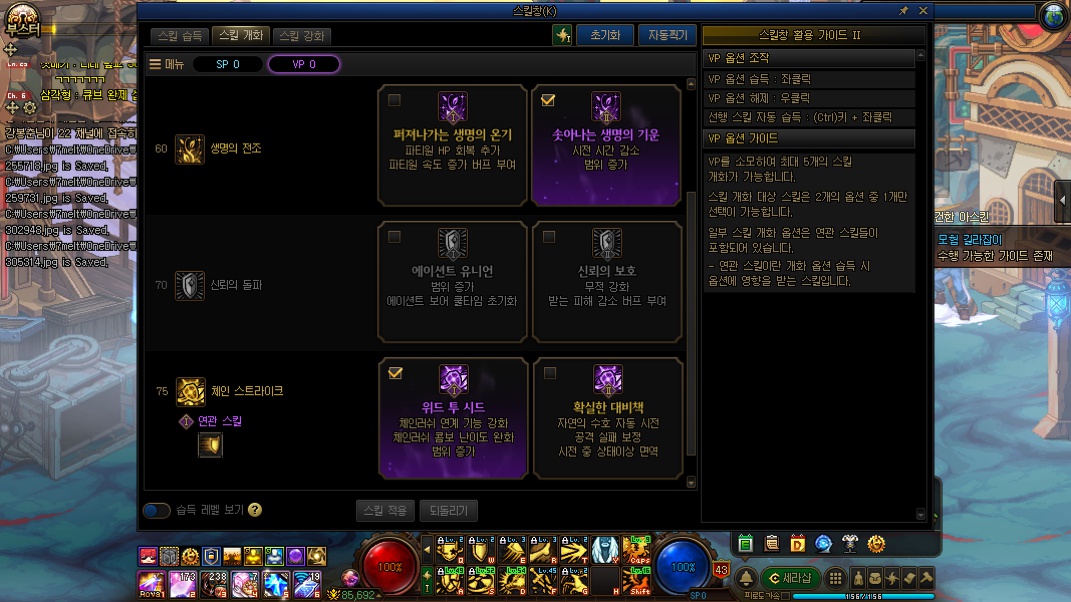Close the skill window with the X

click(x=922, y=10)
